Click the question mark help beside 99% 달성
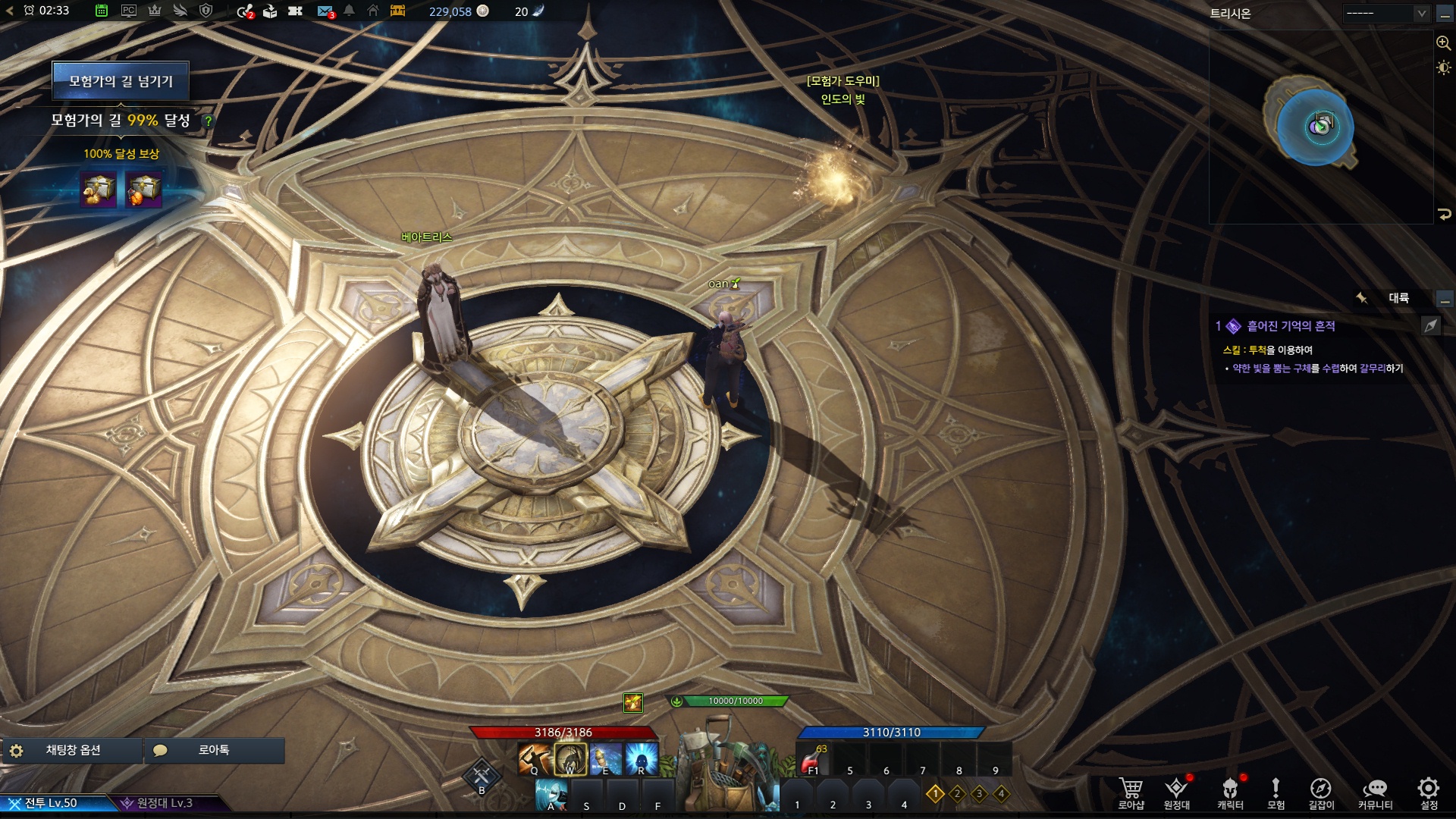 pyautogui.click(x=208, y=121)
